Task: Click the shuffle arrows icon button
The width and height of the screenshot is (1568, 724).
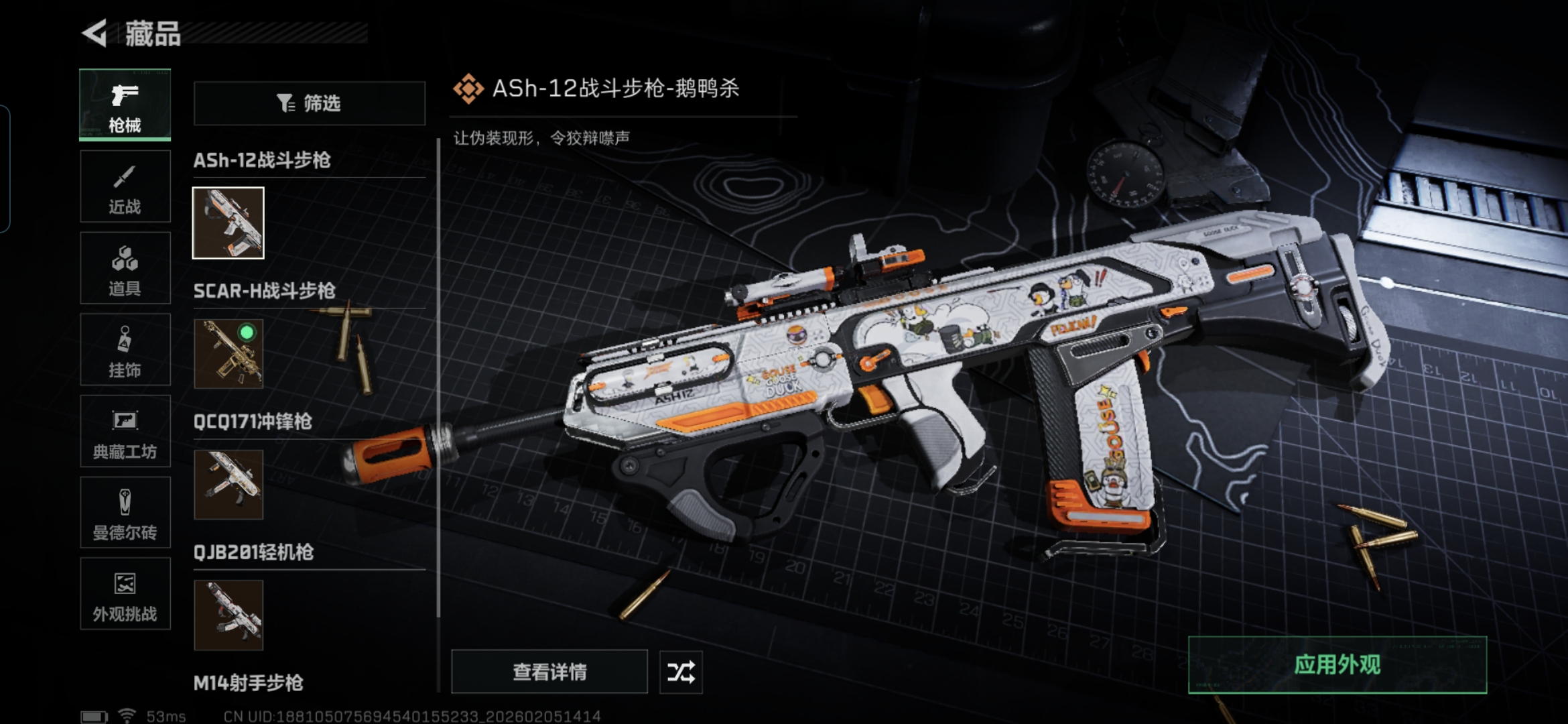Action: 681,672
